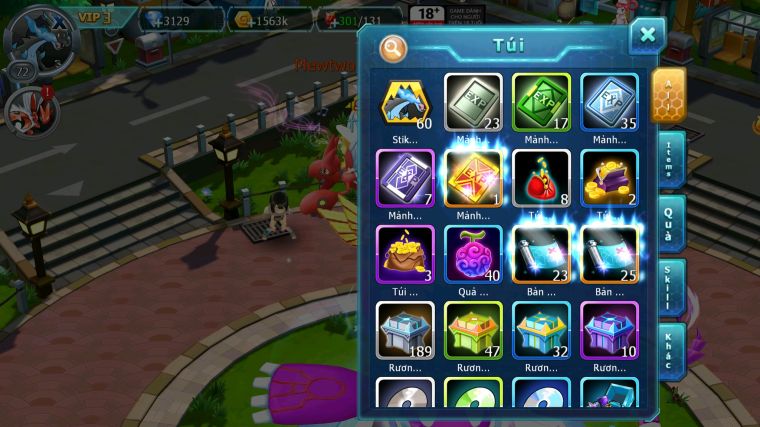Select the Stik dragon sticker item
Image resolution: width=760 pixels, height=427 pixels.
[405, 102]
